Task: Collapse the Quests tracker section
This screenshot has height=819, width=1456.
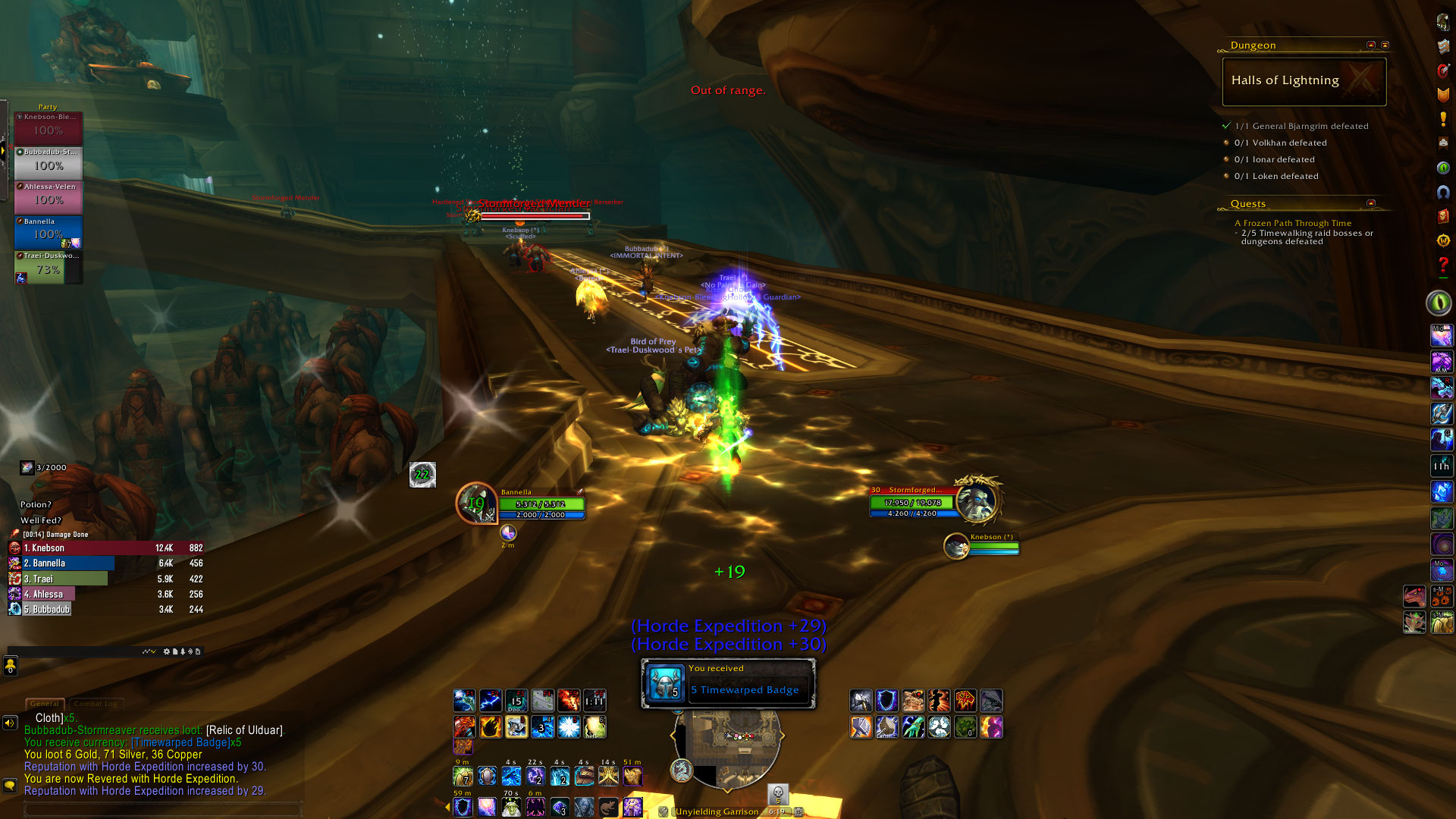Action: click(1371, 203)
